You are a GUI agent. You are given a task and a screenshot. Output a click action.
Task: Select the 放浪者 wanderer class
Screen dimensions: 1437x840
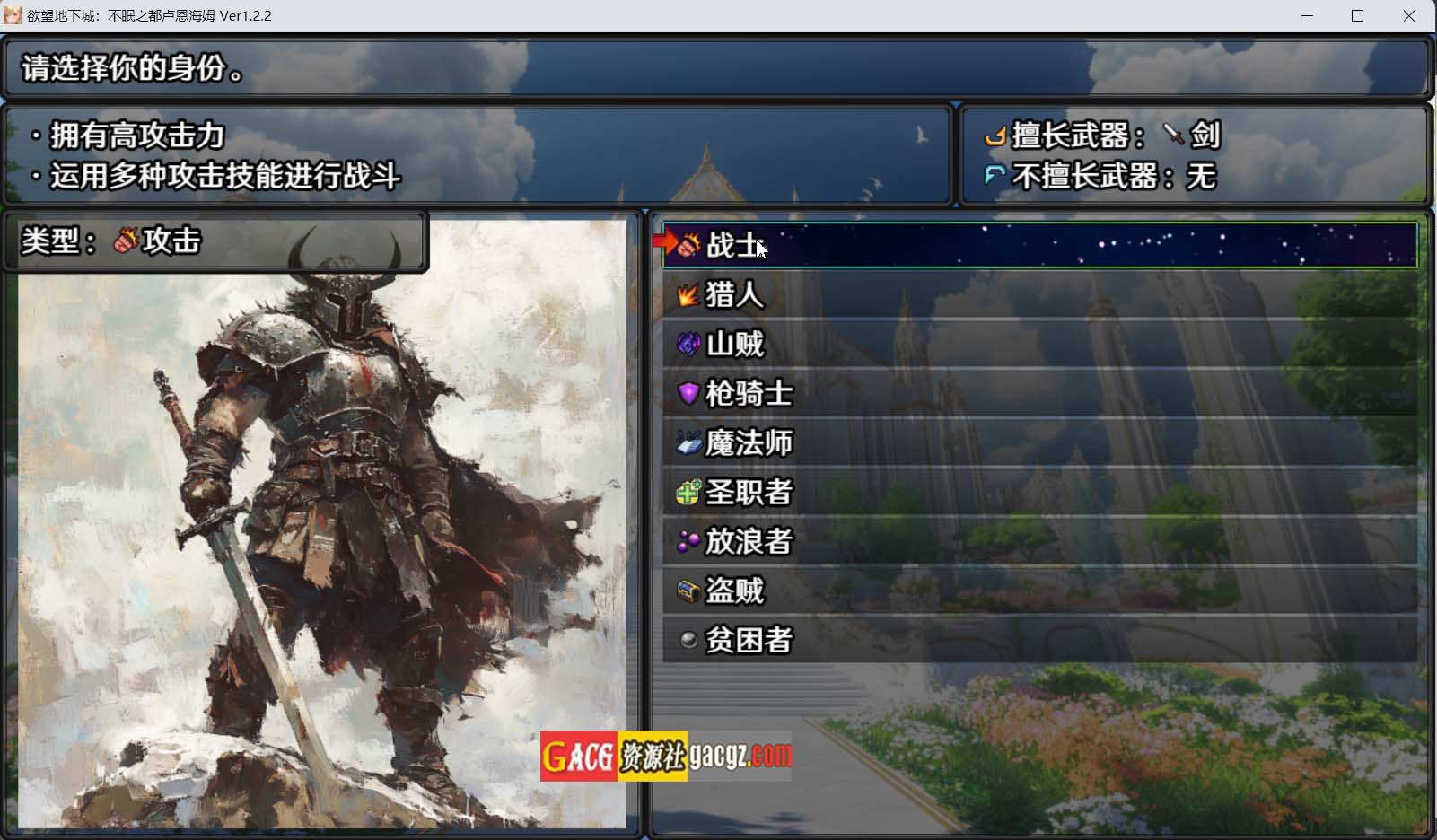[x=1039, y=541]
